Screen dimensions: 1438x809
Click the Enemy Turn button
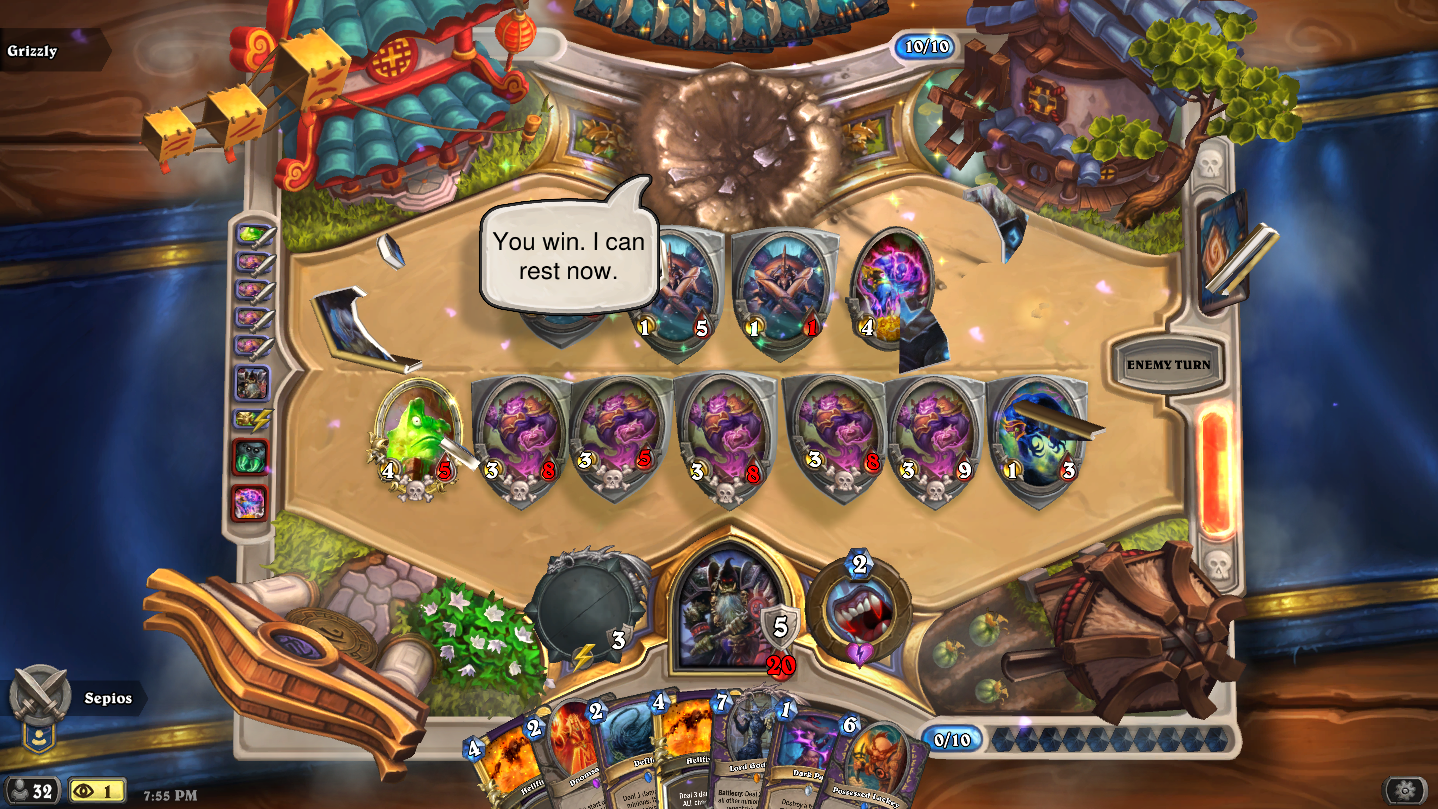tap(1167, 365)
